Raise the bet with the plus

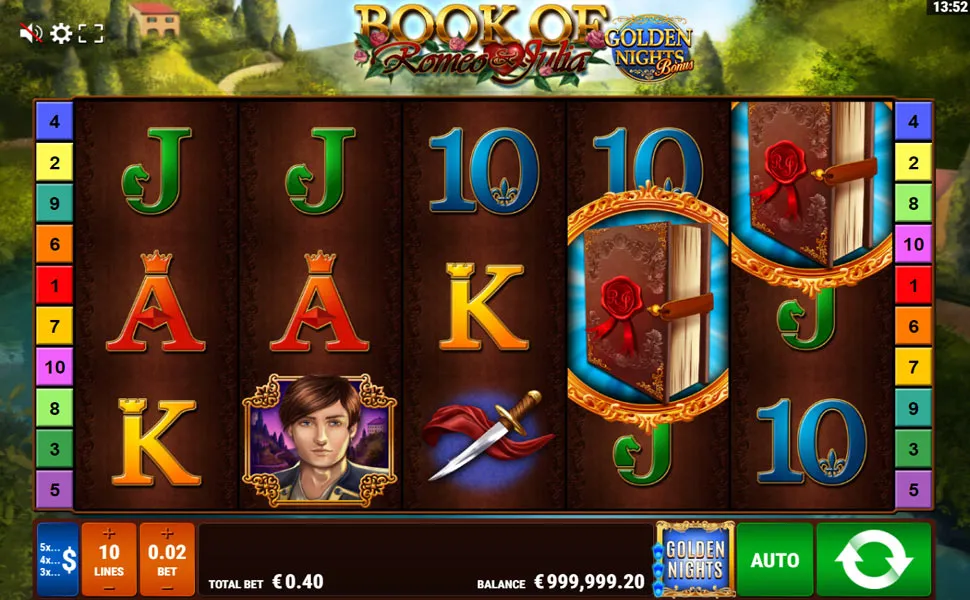167,533
